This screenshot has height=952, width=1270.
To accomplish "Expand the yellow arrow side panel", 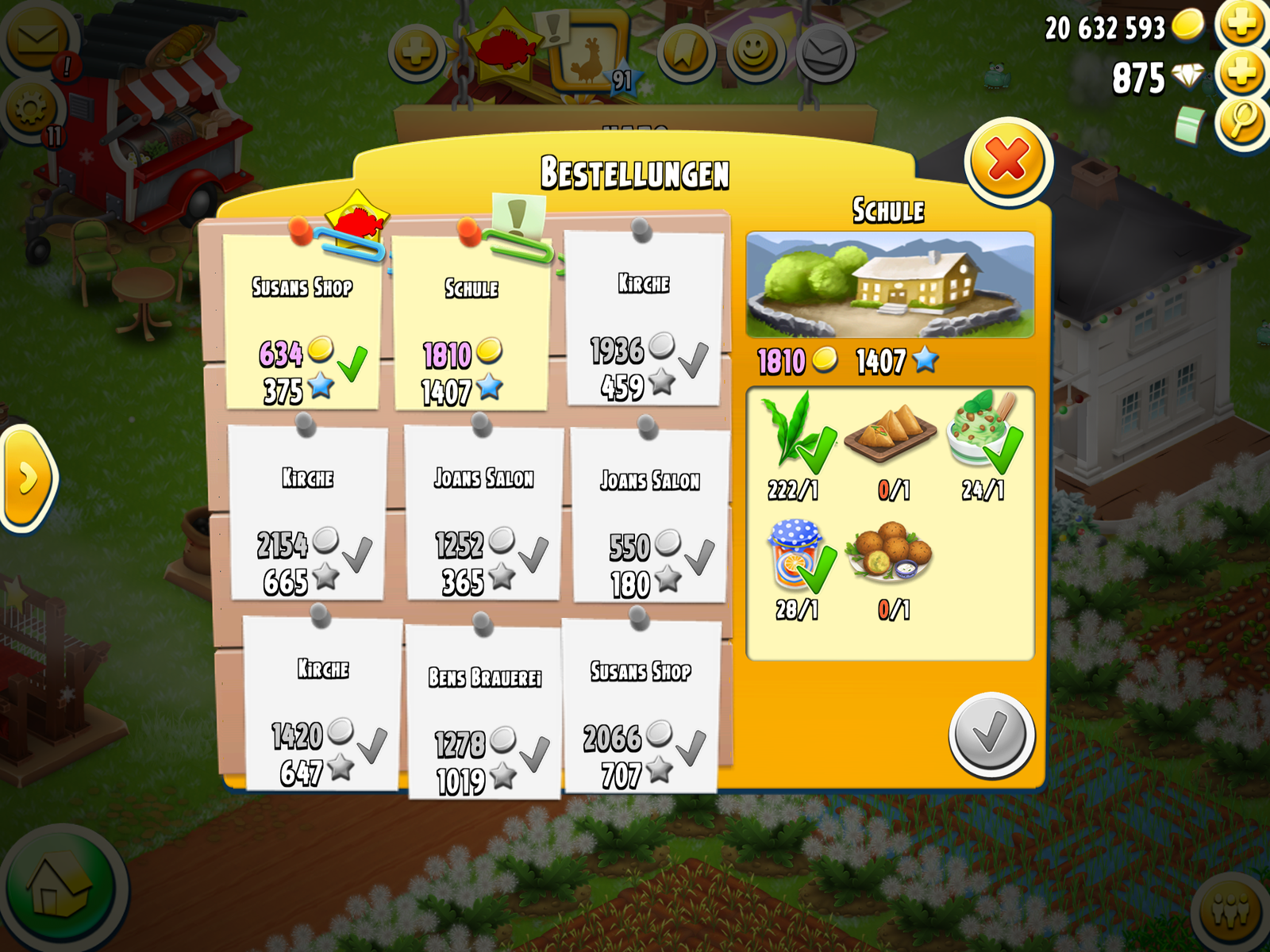I will (28, 478).
